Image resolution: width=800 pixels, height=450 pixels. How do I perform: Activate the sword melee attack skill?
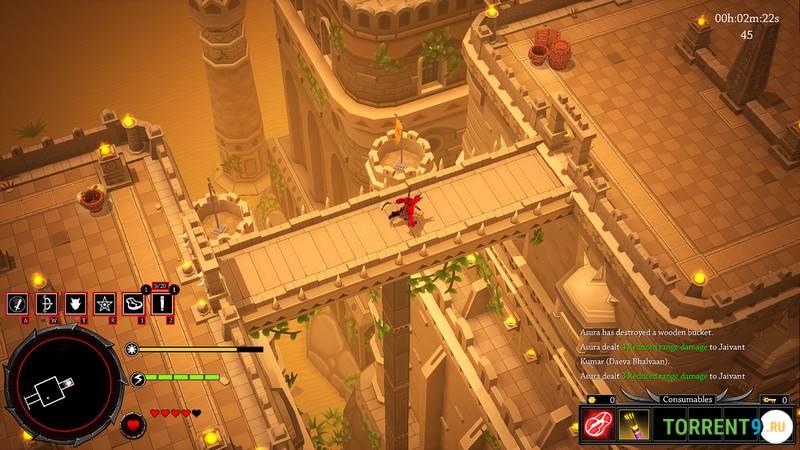point(18,303)
